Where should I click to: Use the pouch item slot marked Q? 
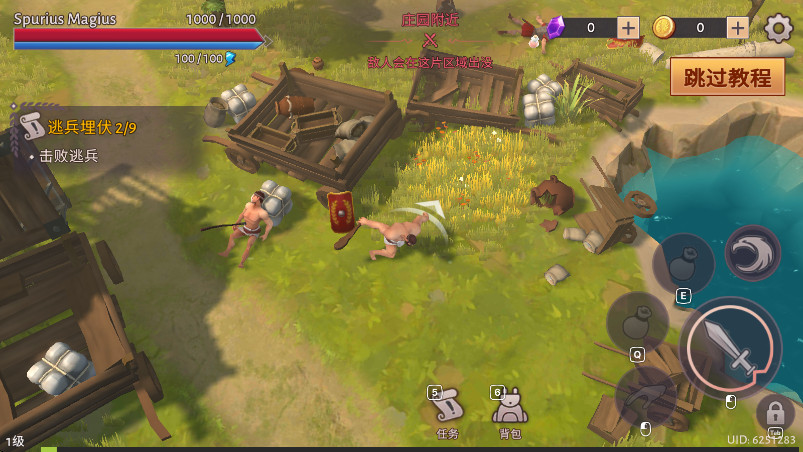point(636,322)
